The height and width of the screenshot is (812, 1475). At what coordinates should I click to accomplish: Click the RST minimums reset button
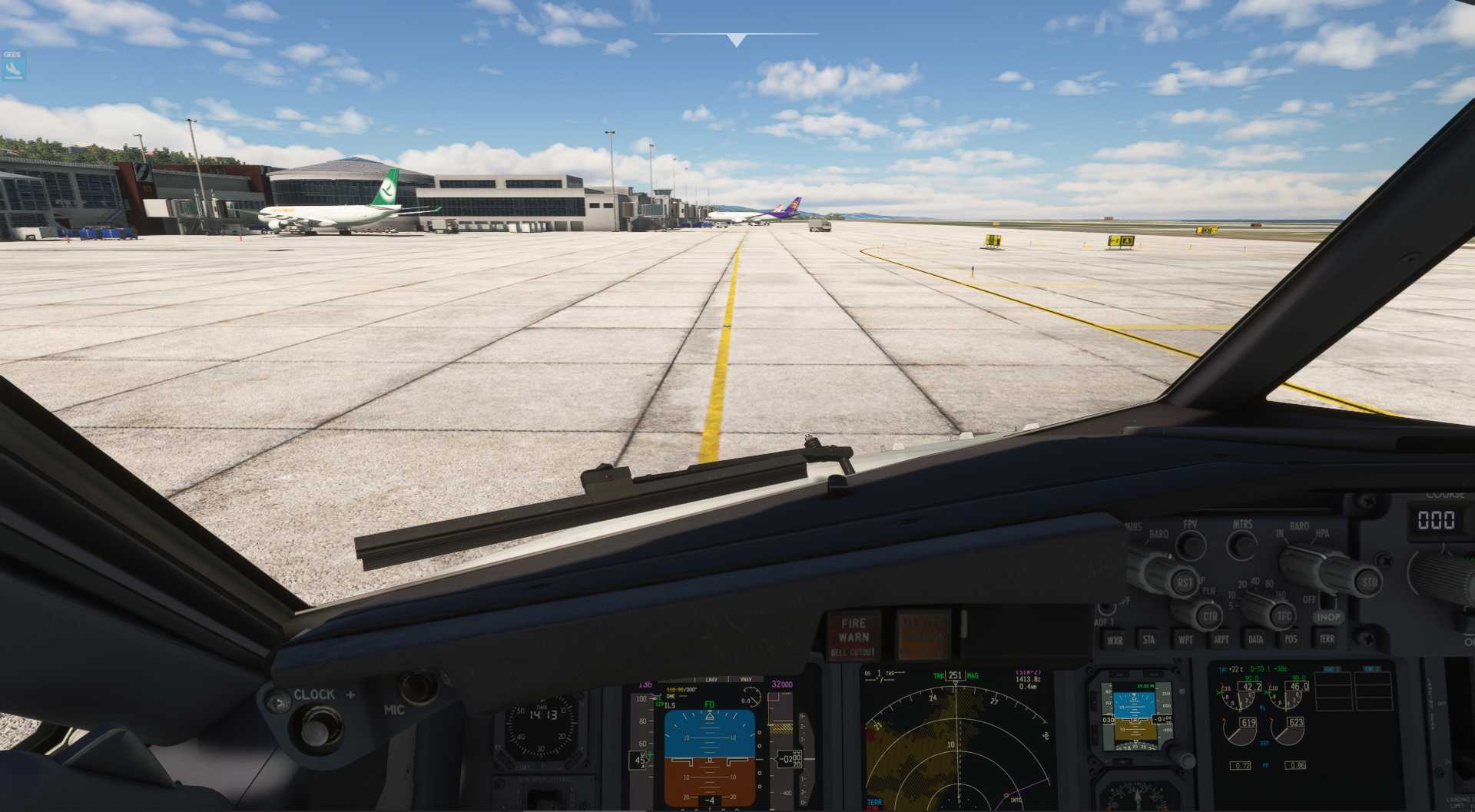pos(1185,583)
